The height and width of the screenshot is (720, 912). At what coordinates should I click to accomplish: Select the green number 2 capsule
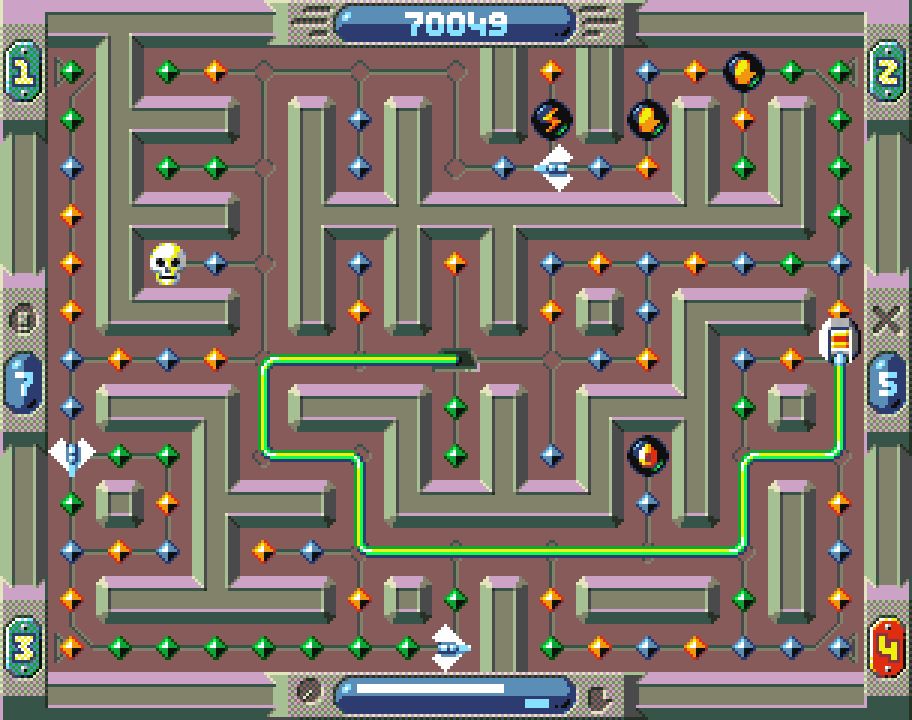click(x=887, y=70)
